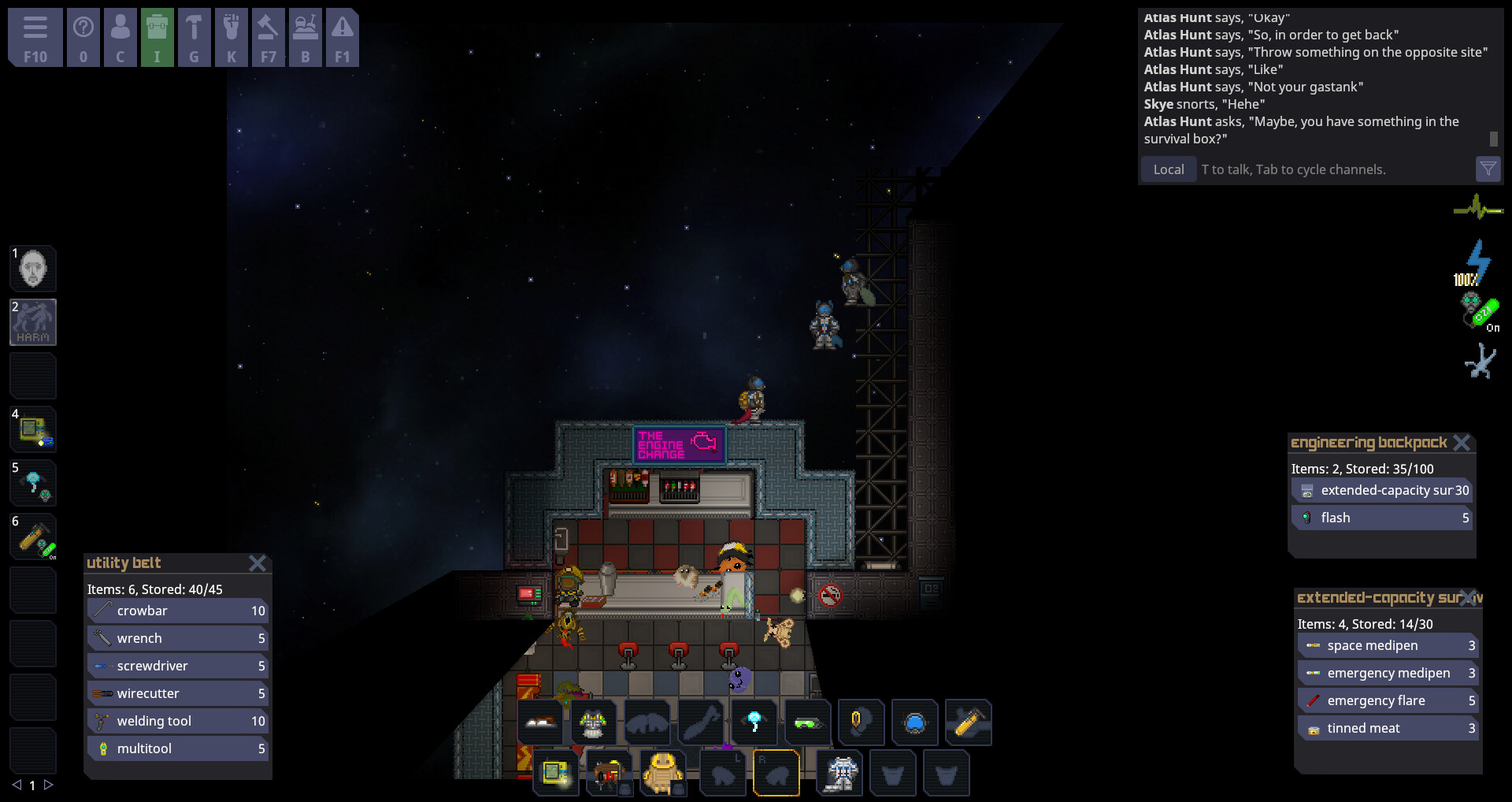Open the character window with the C icon
The width and height of the screenshot is (1512, 802).
120,35
